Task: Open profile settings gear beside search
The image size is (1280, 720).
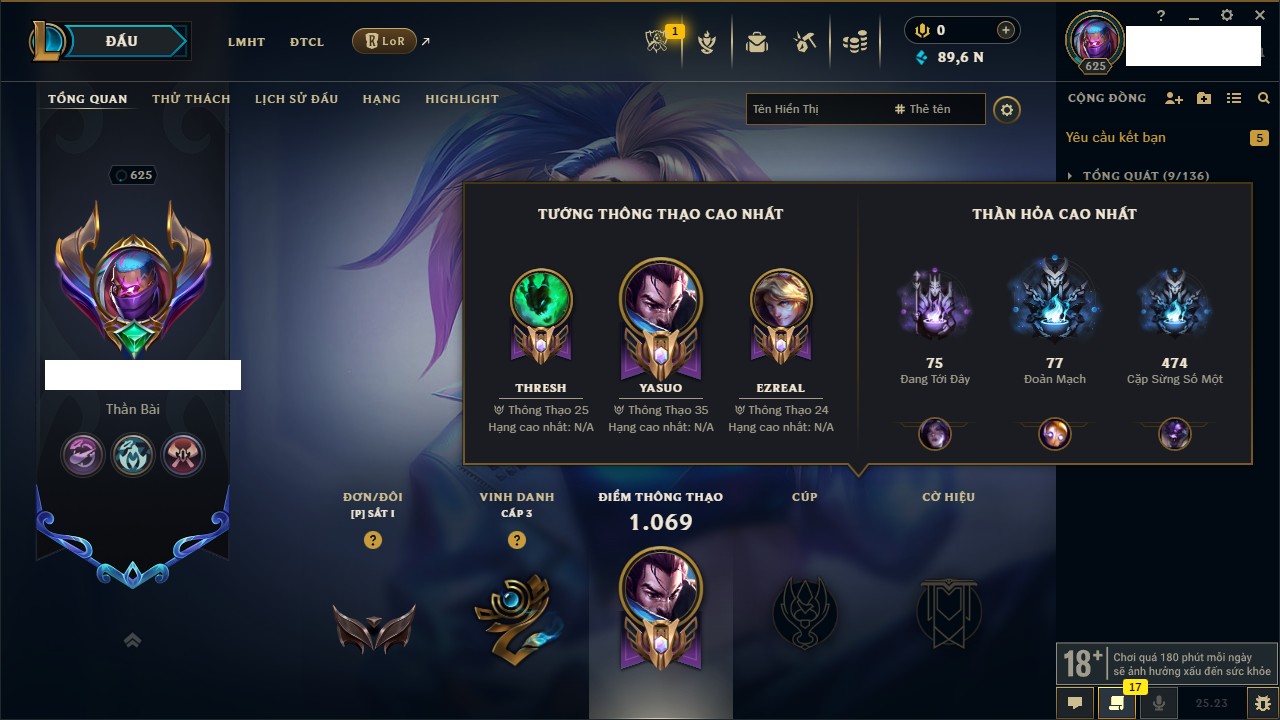Action: tap(1007, 109)
